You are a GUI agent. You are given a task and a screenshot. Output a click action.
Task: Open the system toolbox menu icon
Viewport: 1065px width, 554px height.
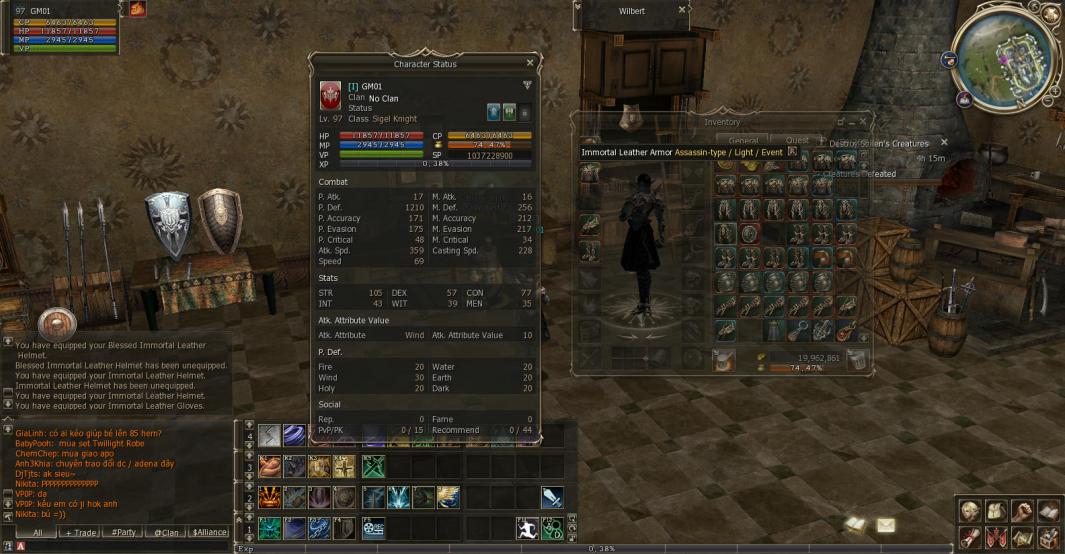pos(1048,538)
